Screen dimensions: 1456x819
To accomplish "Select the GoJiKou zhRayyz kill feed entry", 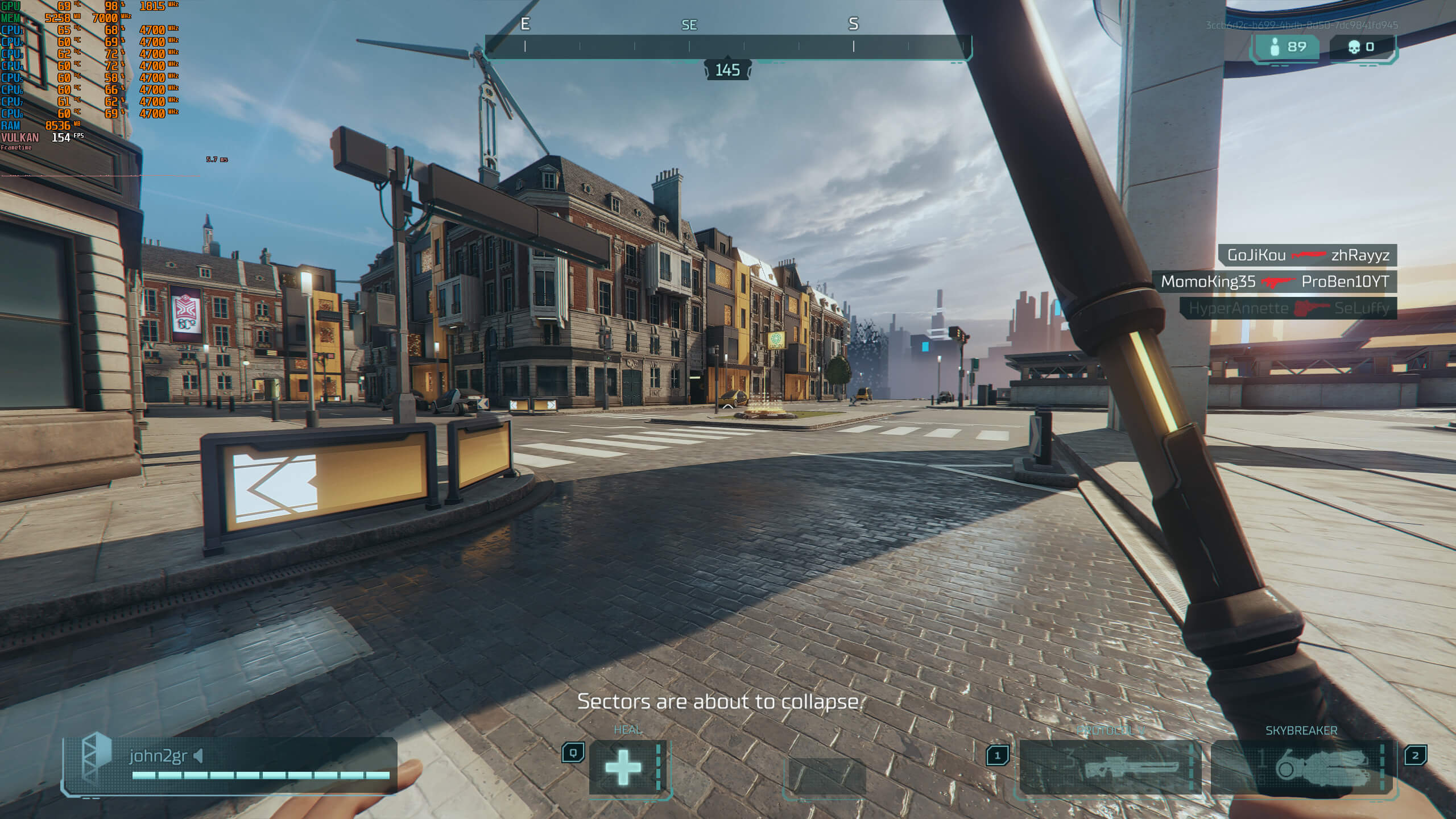I will [1308, 255].
